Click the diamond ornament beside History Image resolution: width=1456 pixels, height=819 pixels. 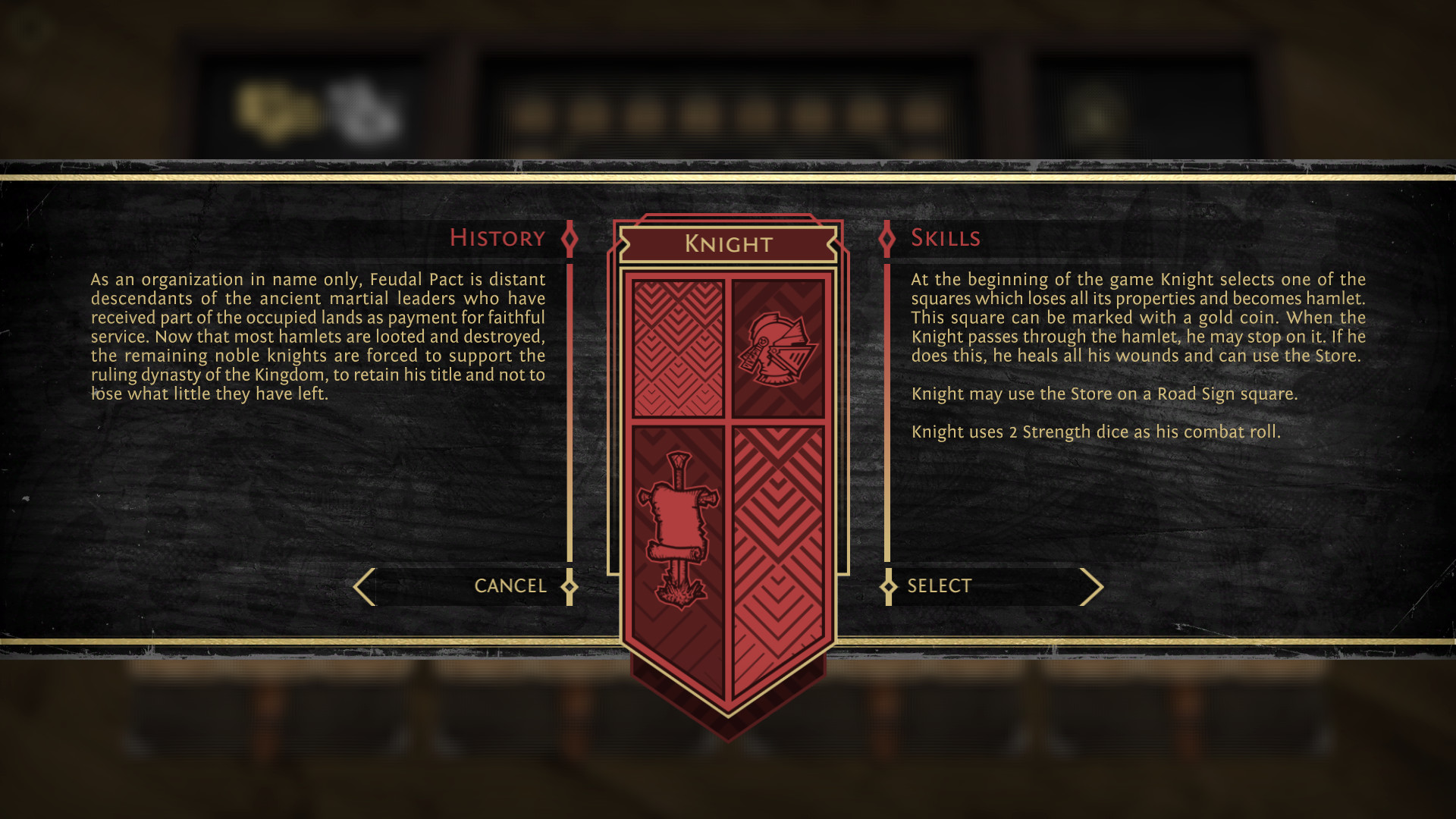tap(569, 237)
